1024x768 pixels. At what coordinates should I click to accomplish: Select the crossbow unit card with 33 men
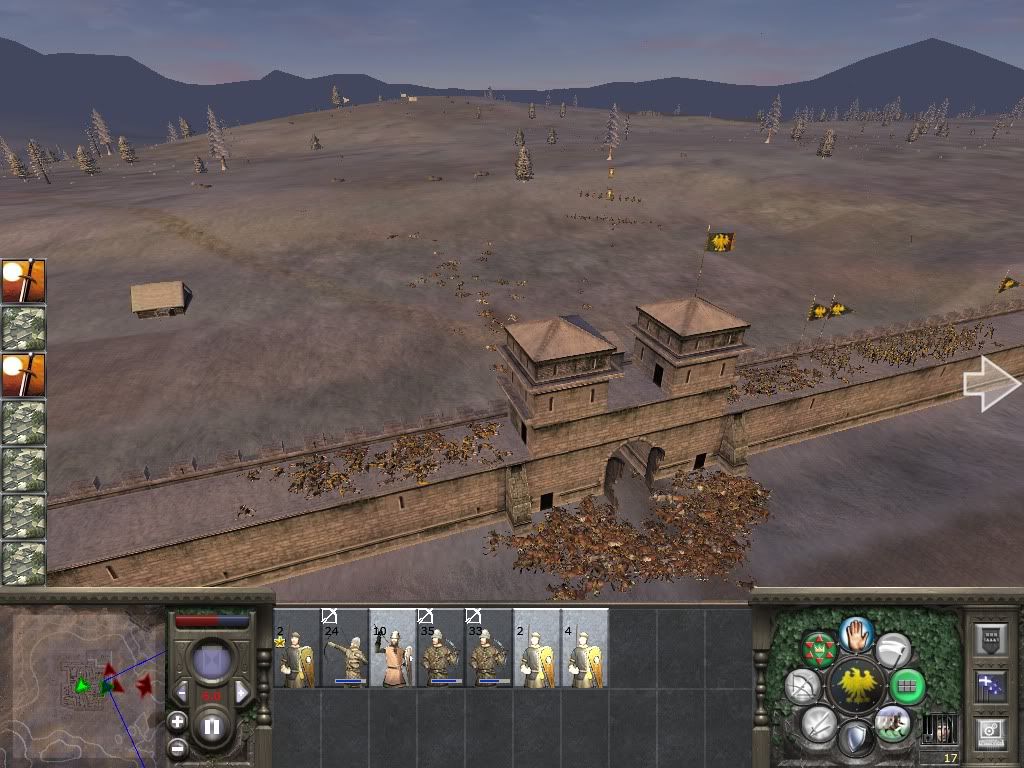point(488,649)
